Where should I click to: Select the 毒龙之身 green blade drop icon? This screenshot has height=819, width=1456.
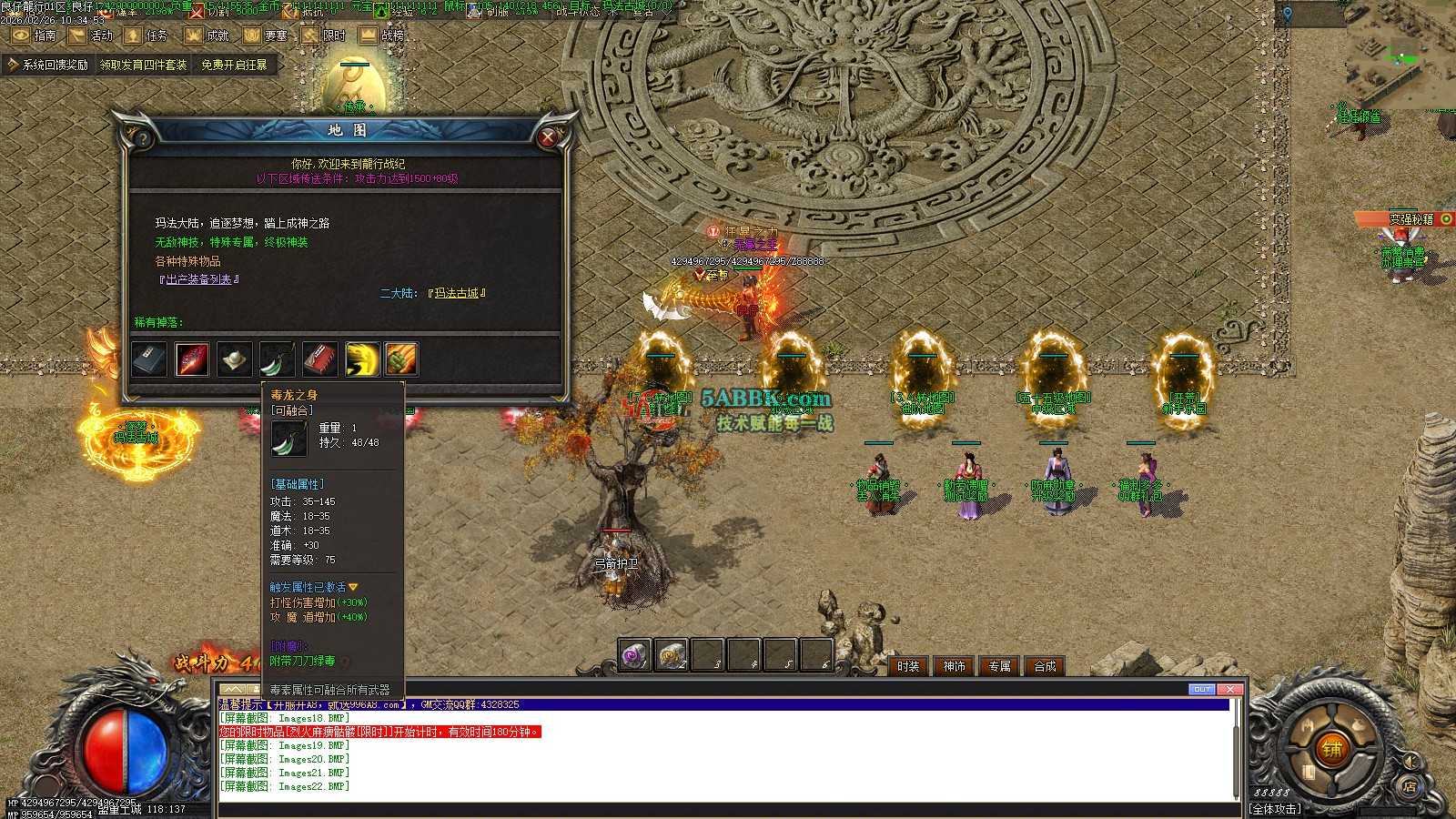coord(277,359)
